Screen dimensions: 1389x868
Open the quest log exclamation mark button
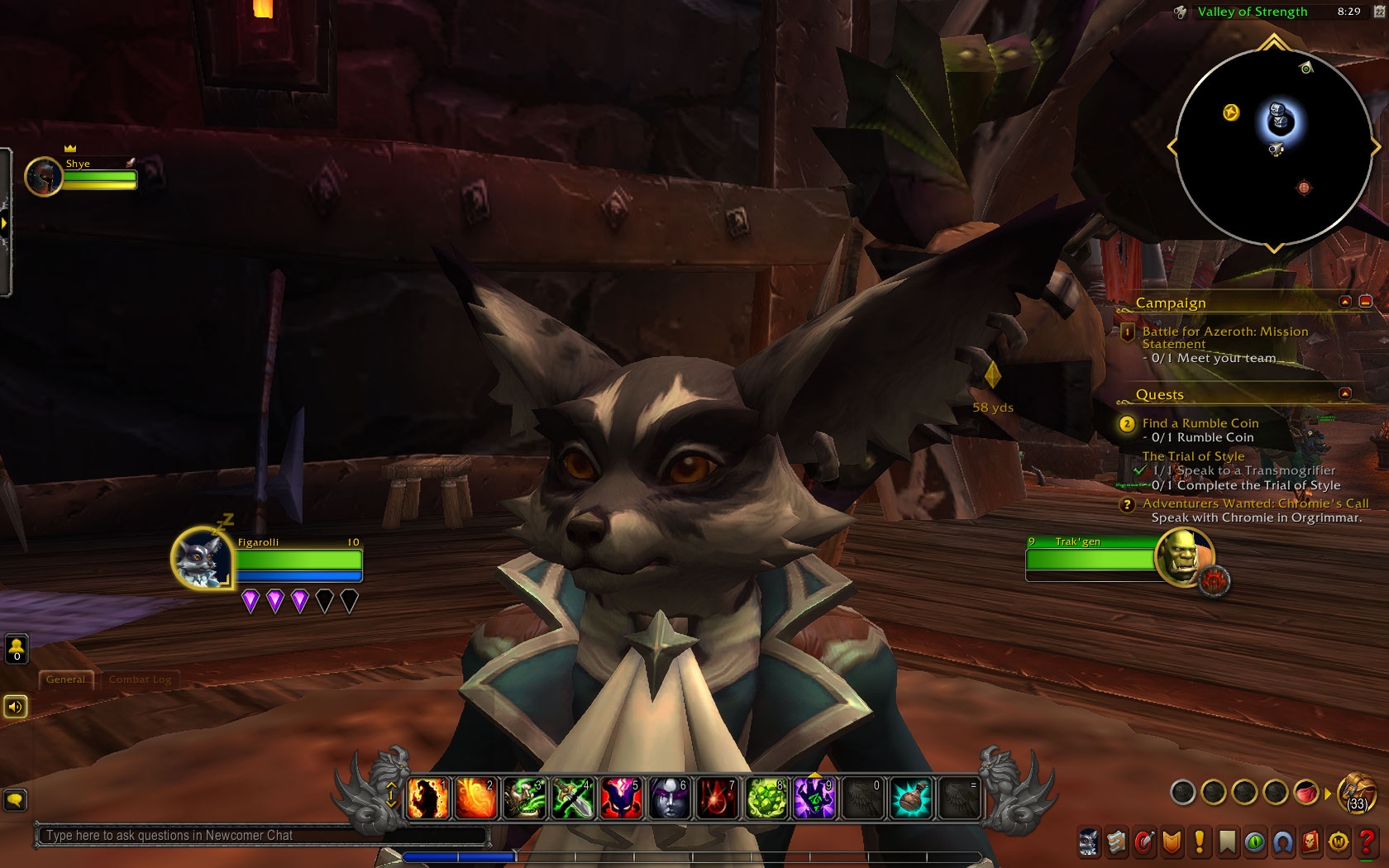[1200, 842]
